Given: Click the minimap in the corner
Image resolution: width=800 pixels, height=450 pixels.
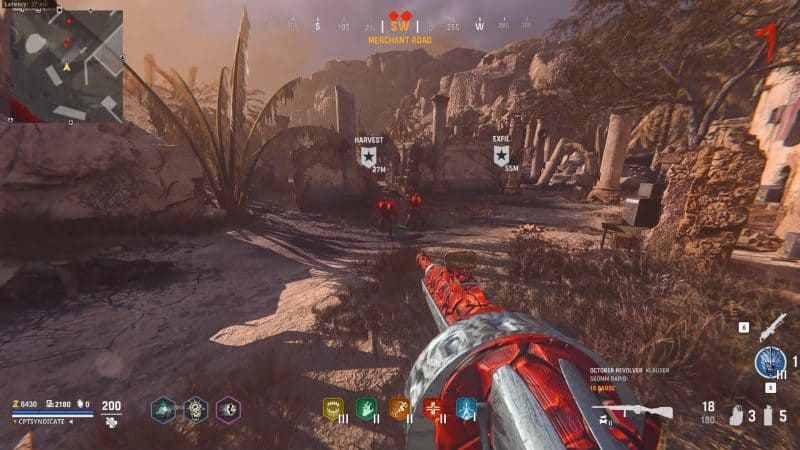Looking at the screenshot, I should [x=67, y=65].
